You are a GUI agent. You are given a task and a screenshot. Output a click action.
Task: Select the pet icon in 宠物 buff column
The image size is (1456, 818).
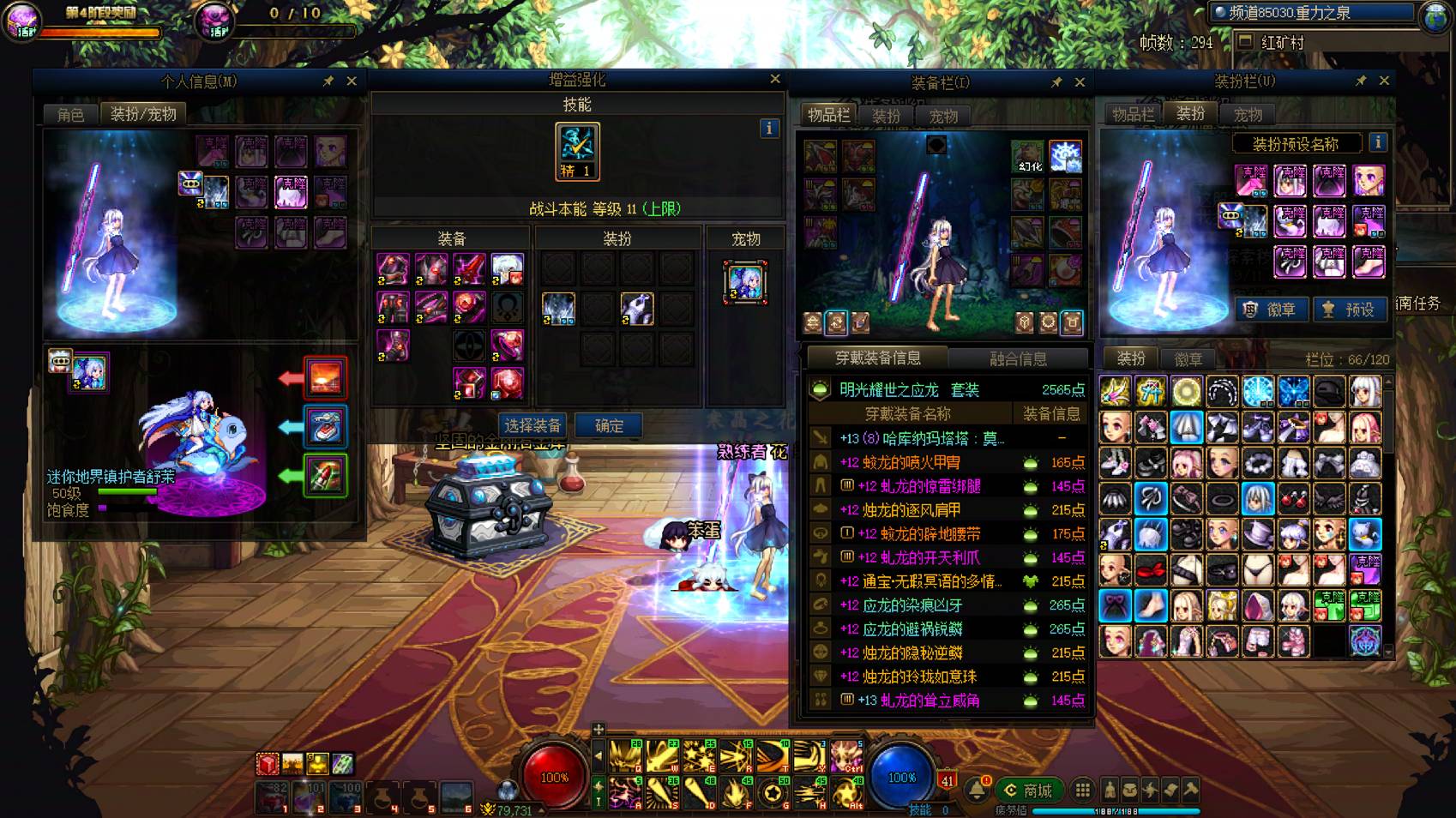tap(744, 282)
